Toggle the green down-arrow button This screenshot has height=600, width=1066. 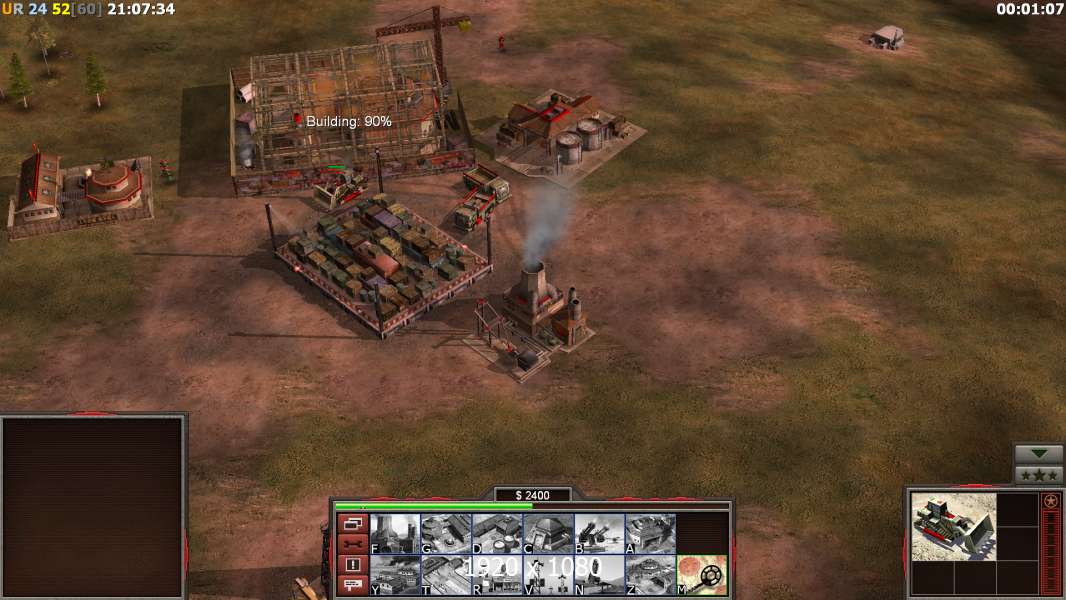point(1039,454)
